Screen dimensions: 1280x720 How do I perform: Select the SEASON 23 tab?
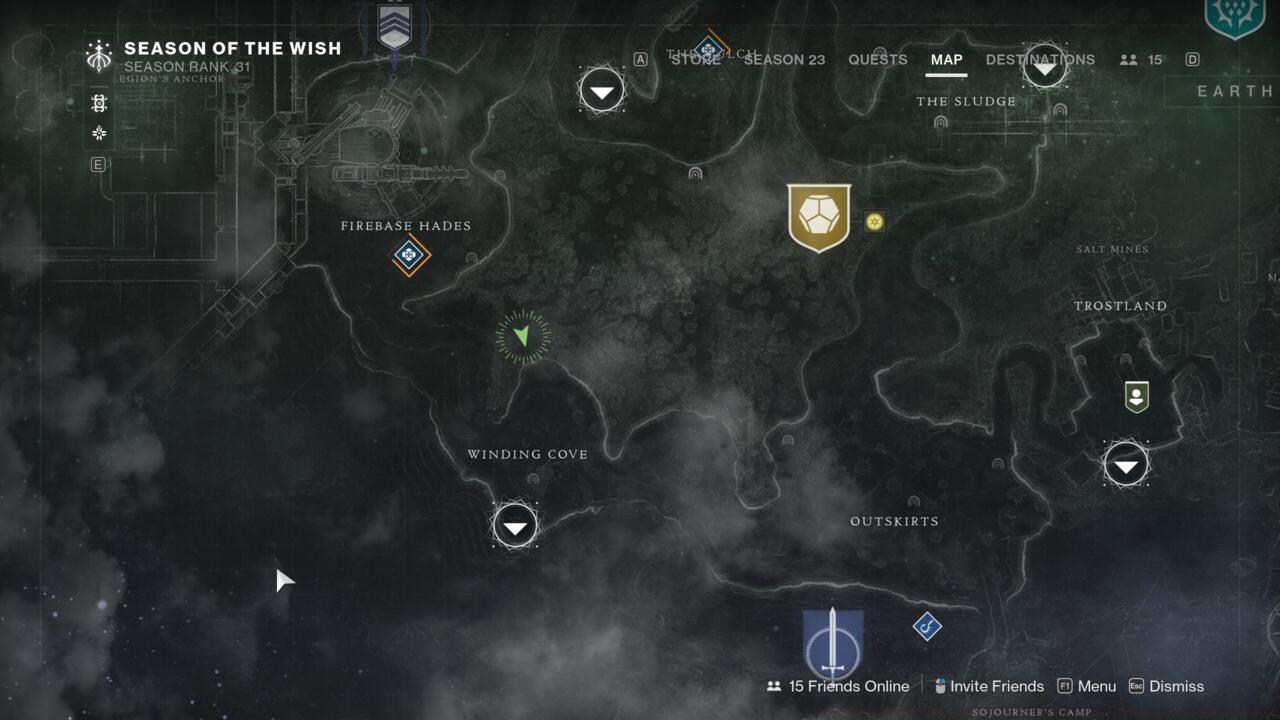pos(786,60)
